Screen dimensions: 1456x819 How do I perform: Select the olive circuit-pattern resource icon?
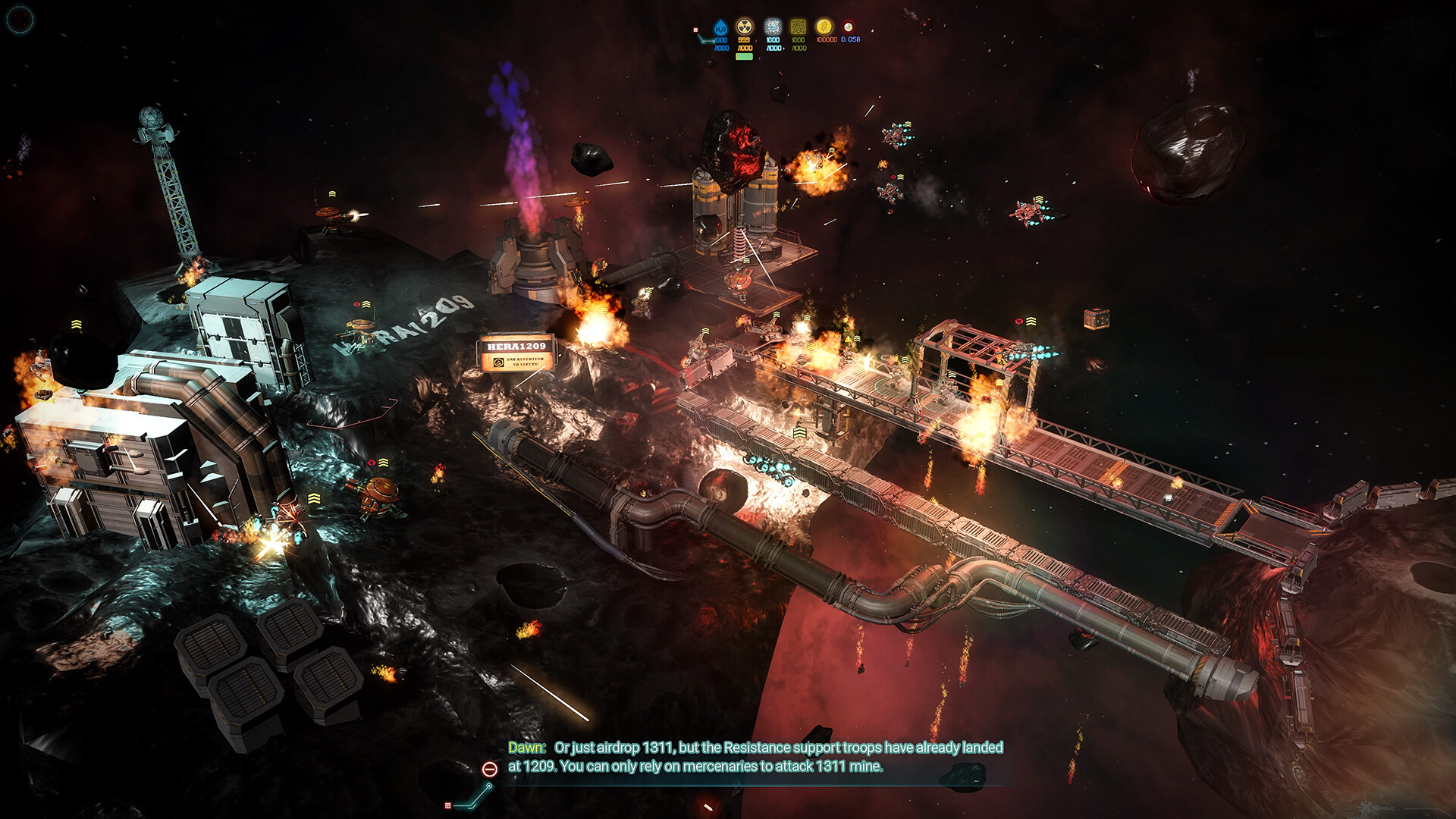[798, 27]
